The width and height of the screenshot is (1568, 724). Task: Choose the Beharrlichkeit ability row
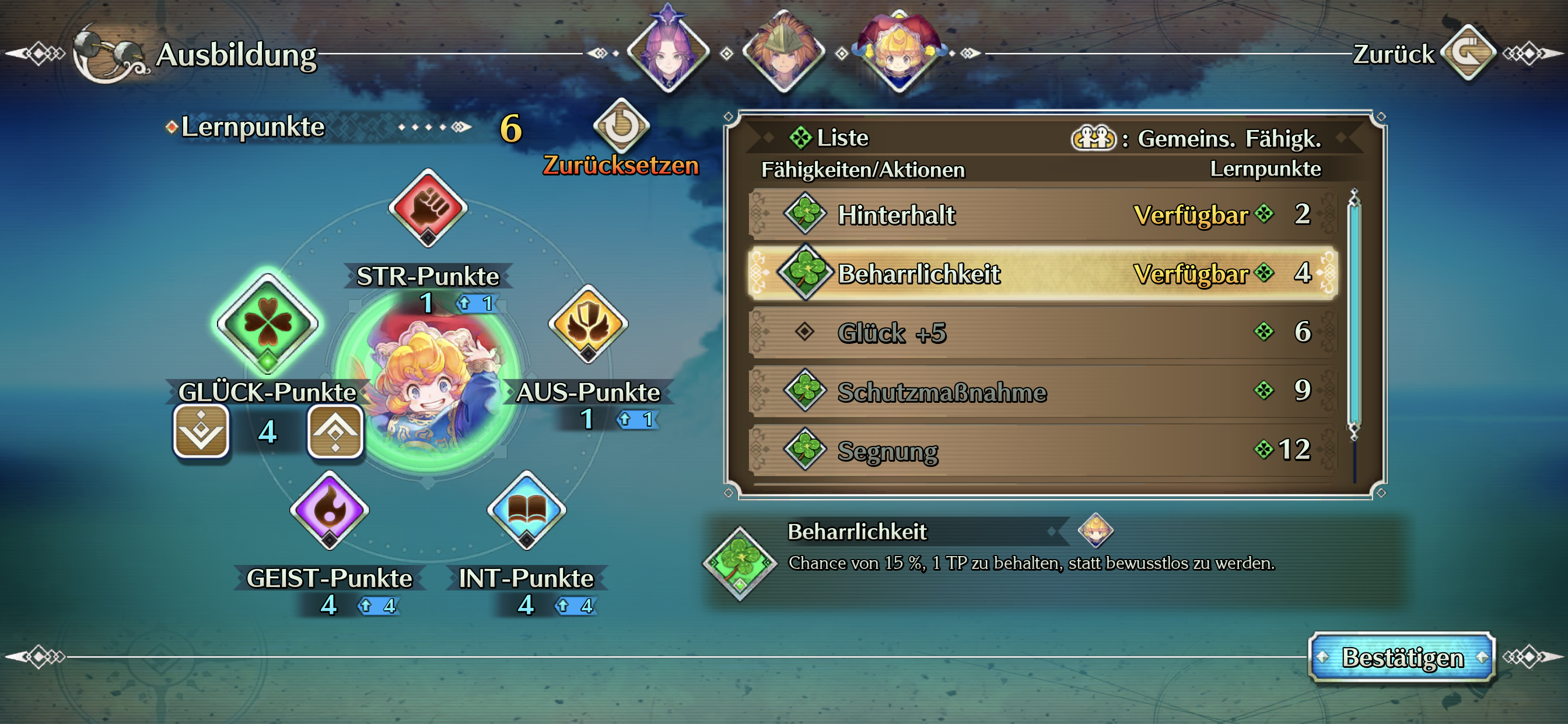[x=1042, y=273]
